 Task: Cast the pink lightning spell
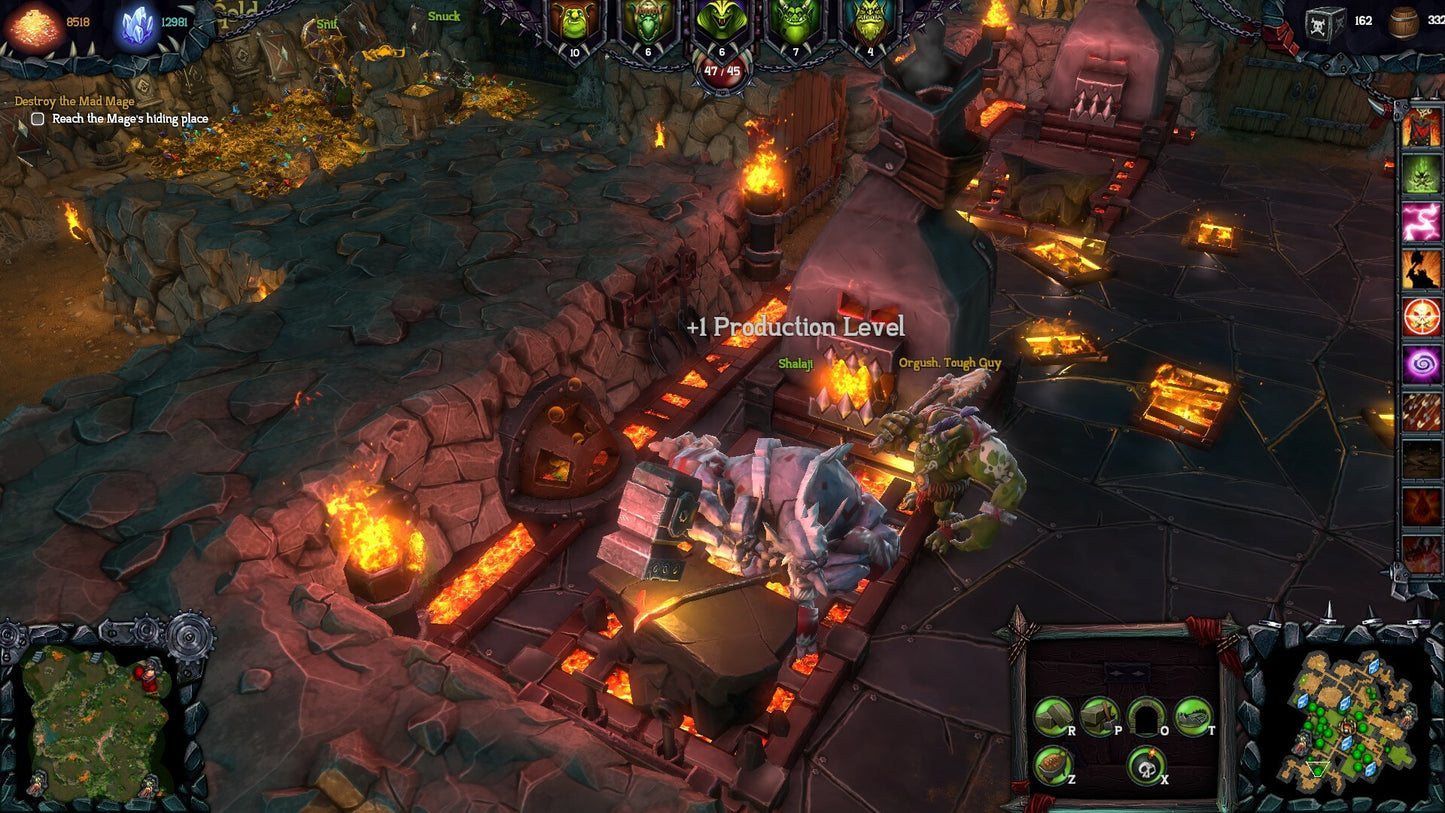1421,222
